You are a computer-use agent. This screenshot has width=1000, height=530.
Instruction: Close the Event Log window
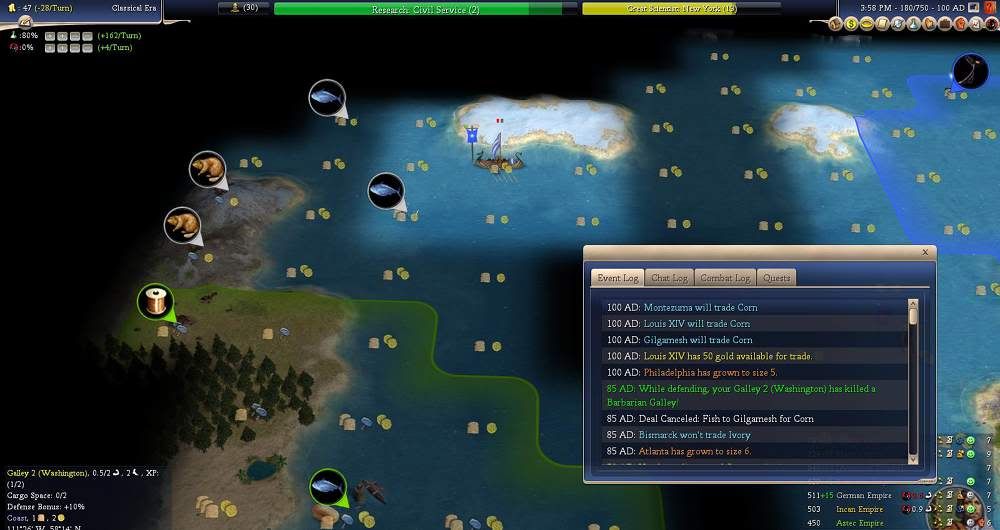(925, 253)
